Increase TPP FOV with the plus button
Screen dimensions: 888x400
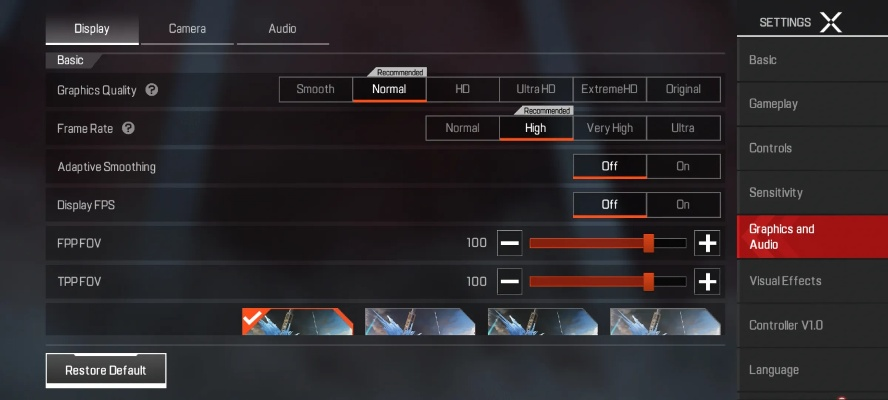click(708, 282)
